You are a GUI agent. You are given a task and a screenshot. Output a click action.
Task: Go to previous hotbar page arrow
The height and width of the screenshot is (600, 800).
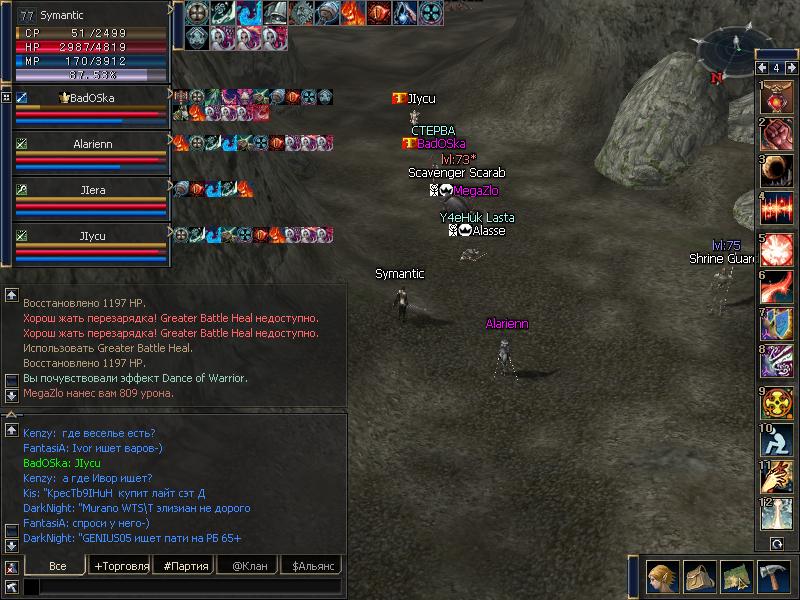tap(760, 68)
